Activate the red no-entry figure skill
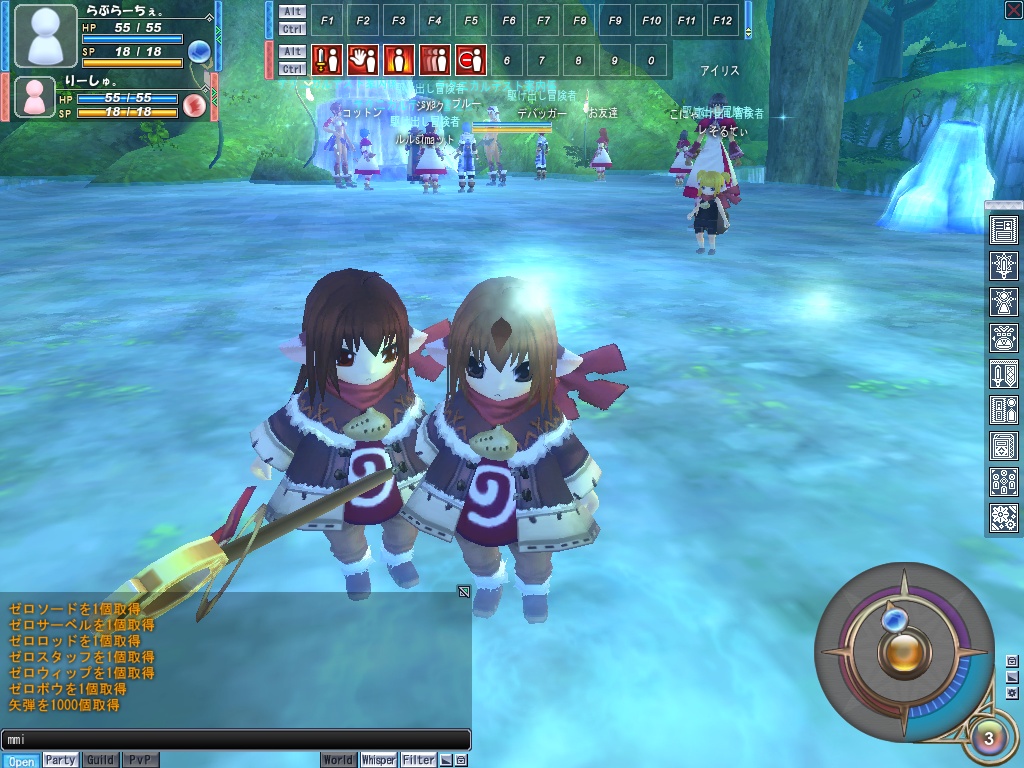The height and width of the screenshot is (768, 1024). [470, 60]
